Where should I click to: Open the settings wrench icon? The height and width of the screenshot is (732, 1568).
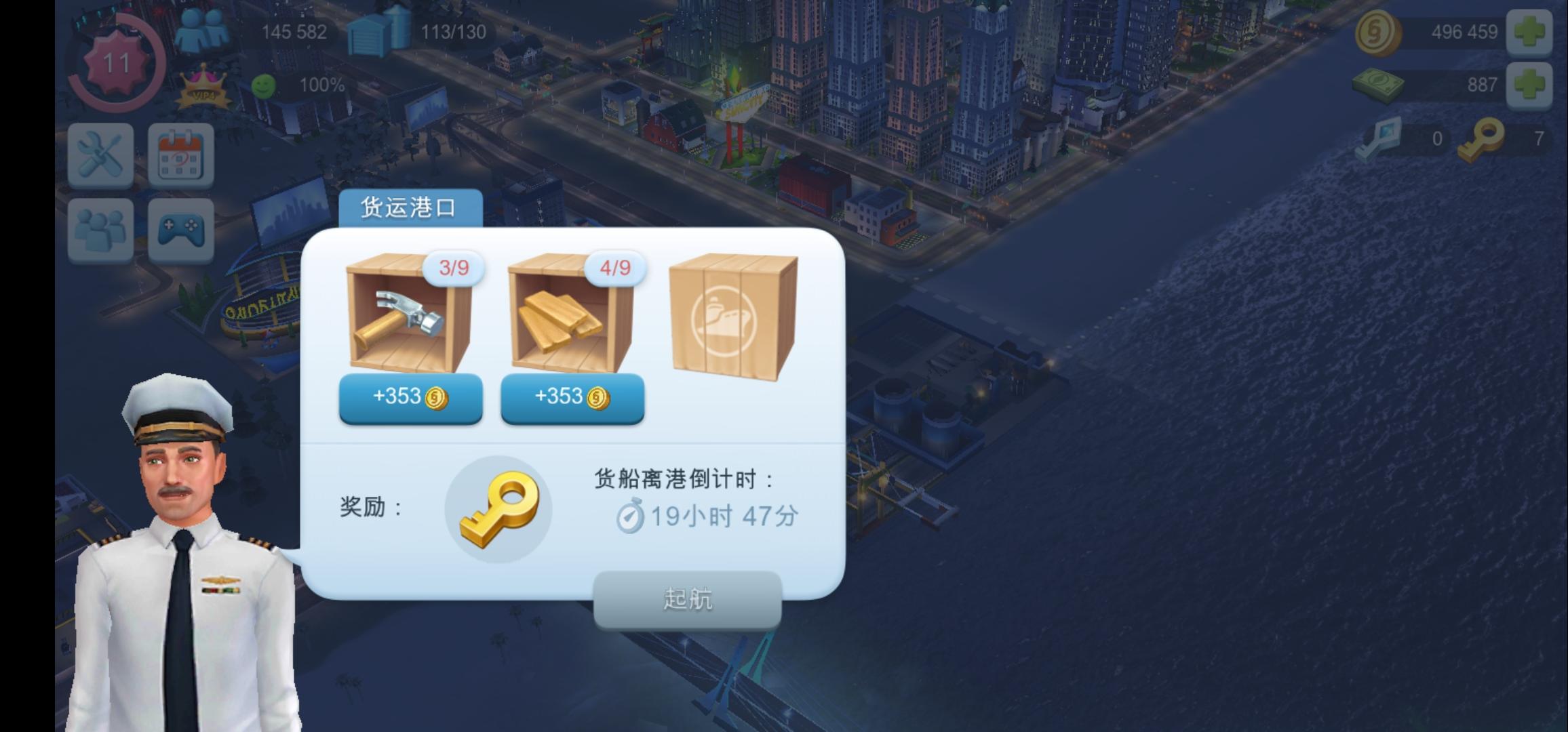click(x=100, y=155)
